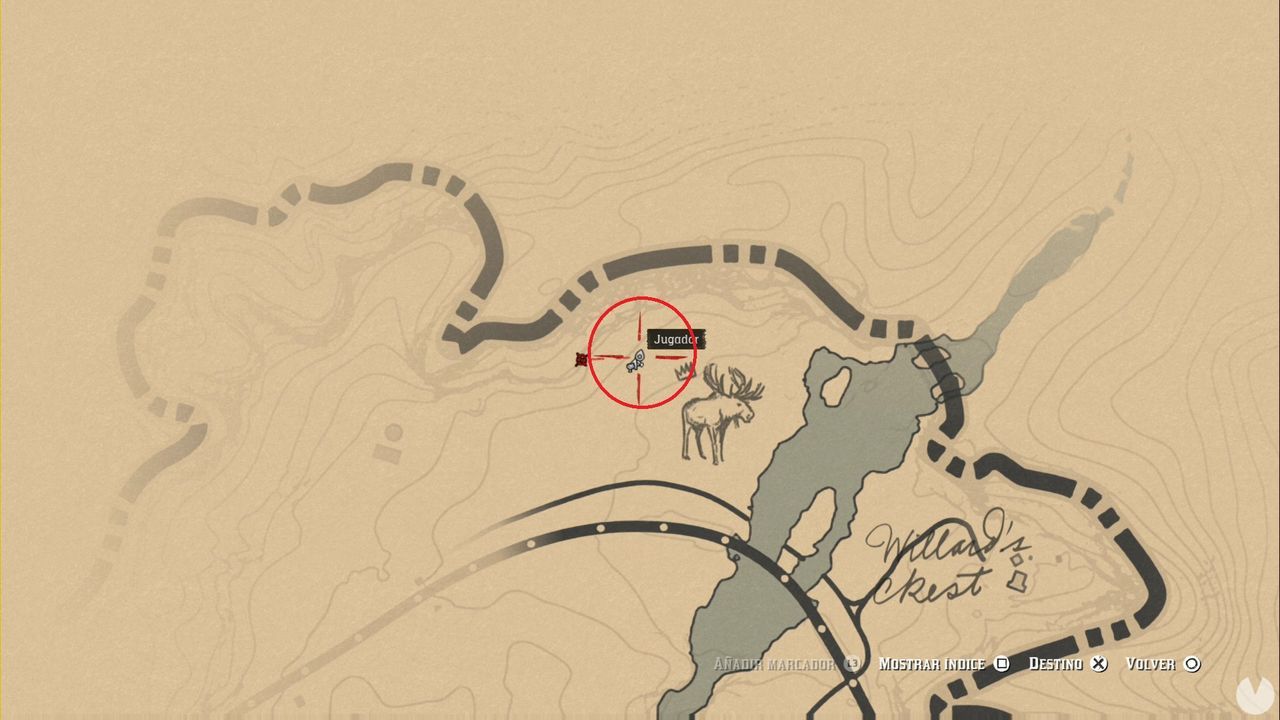Click the crown icon beside the moose
Viewport: 1280px width, 720px height.
coord(684,370)
